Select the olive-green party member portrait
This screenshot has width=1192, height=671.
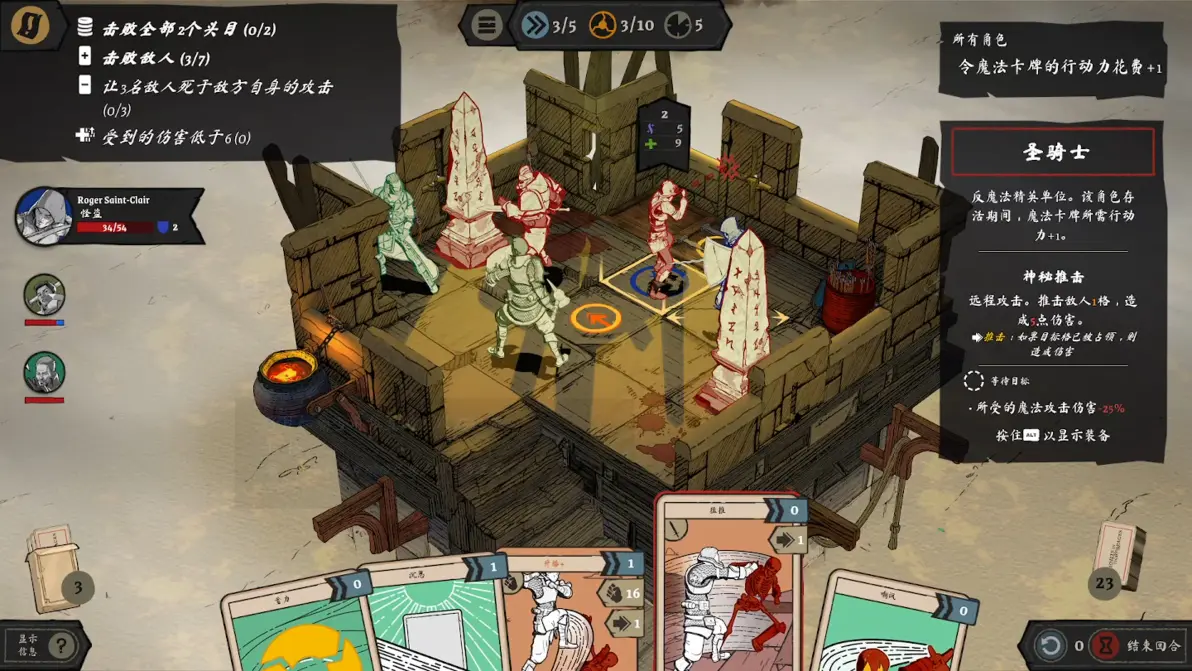click(x=44, y=295)
